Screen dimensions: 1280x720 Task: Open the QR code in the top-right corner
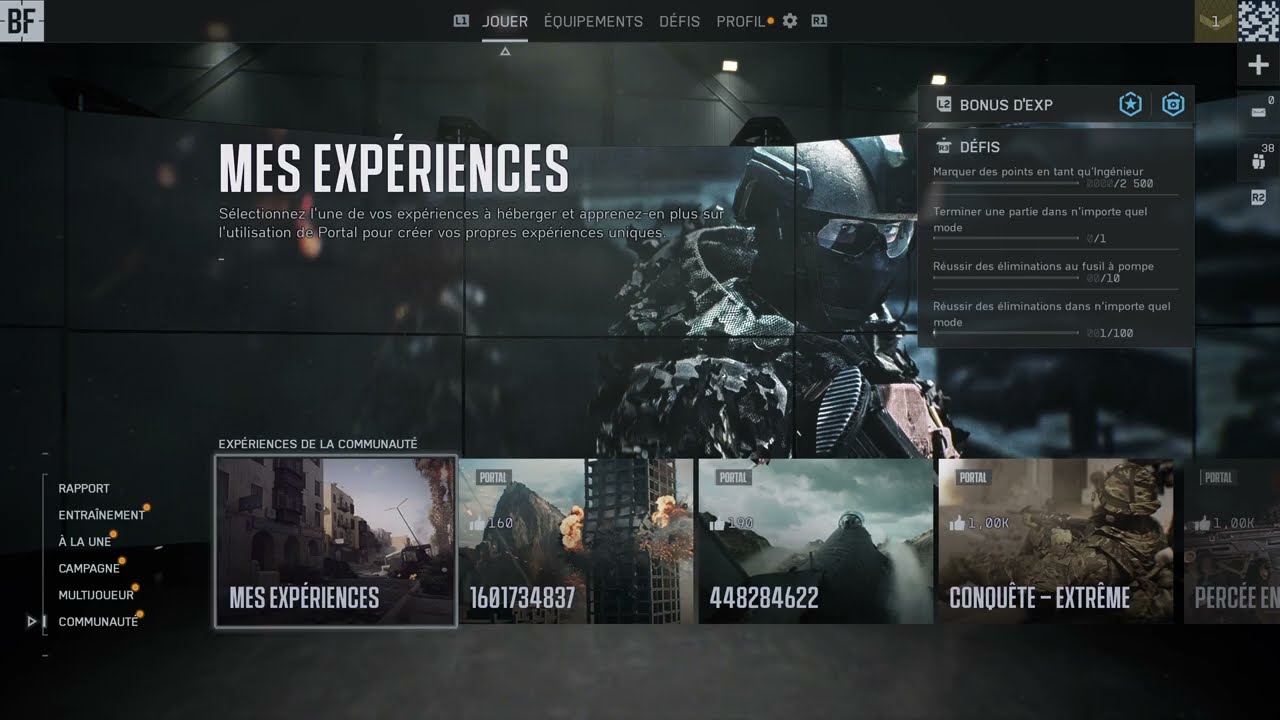click(1258, 20)
